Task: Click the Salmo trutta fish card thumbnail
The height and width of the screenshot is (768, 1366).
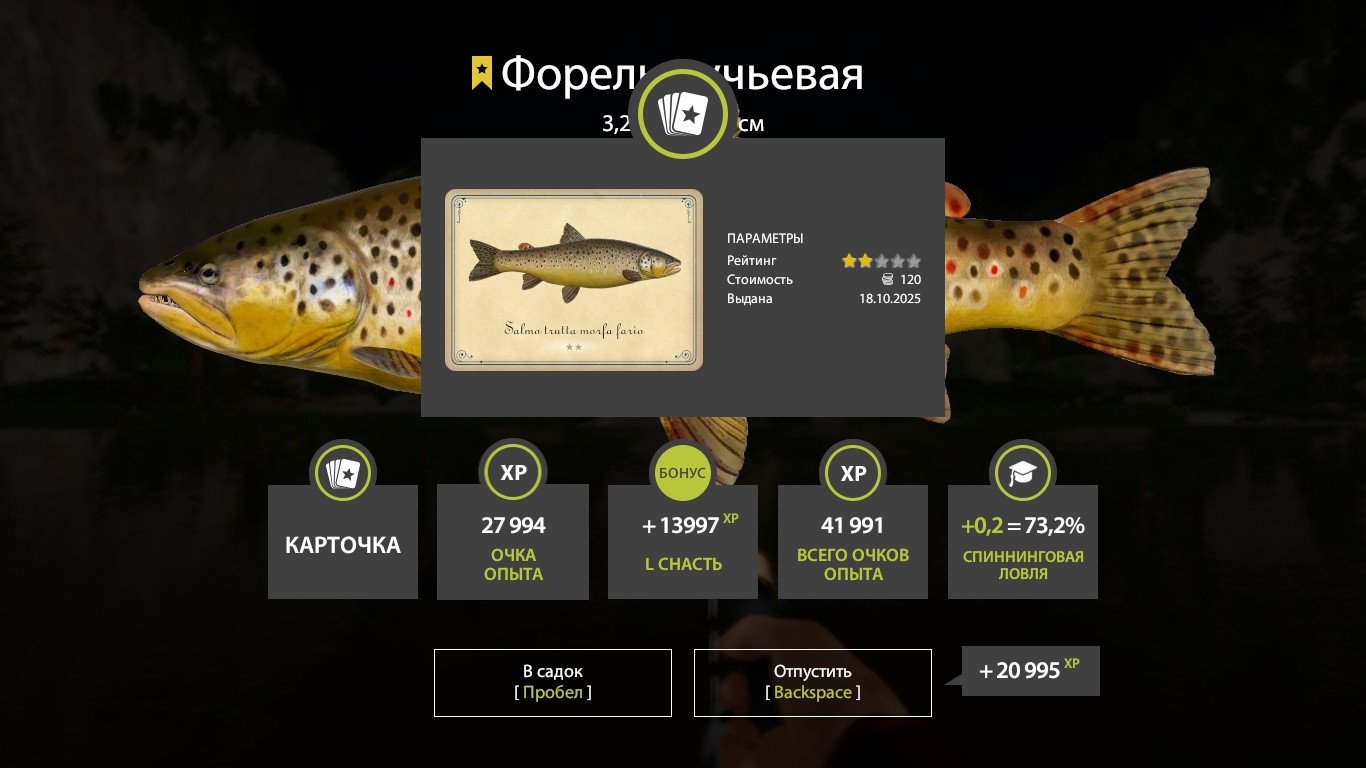Action: click(x=574, y=280)
